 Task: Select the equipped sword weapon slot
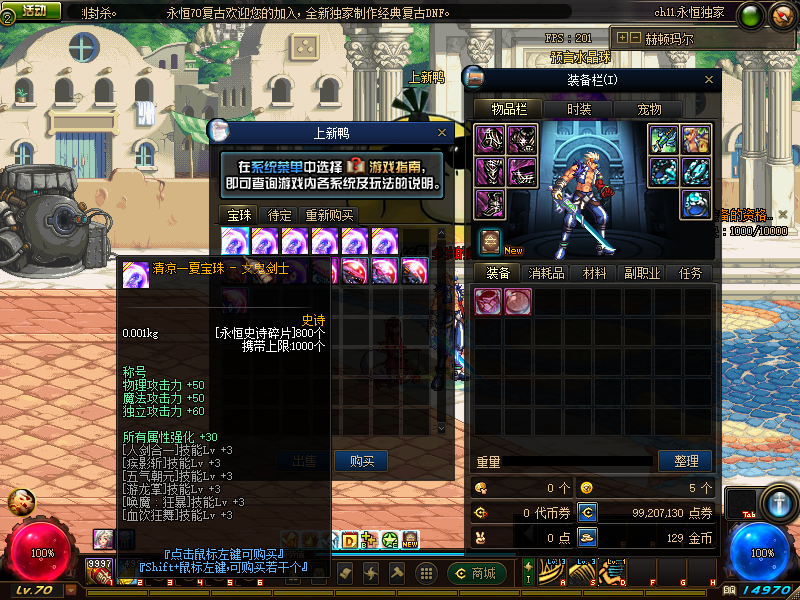point(664,139)
